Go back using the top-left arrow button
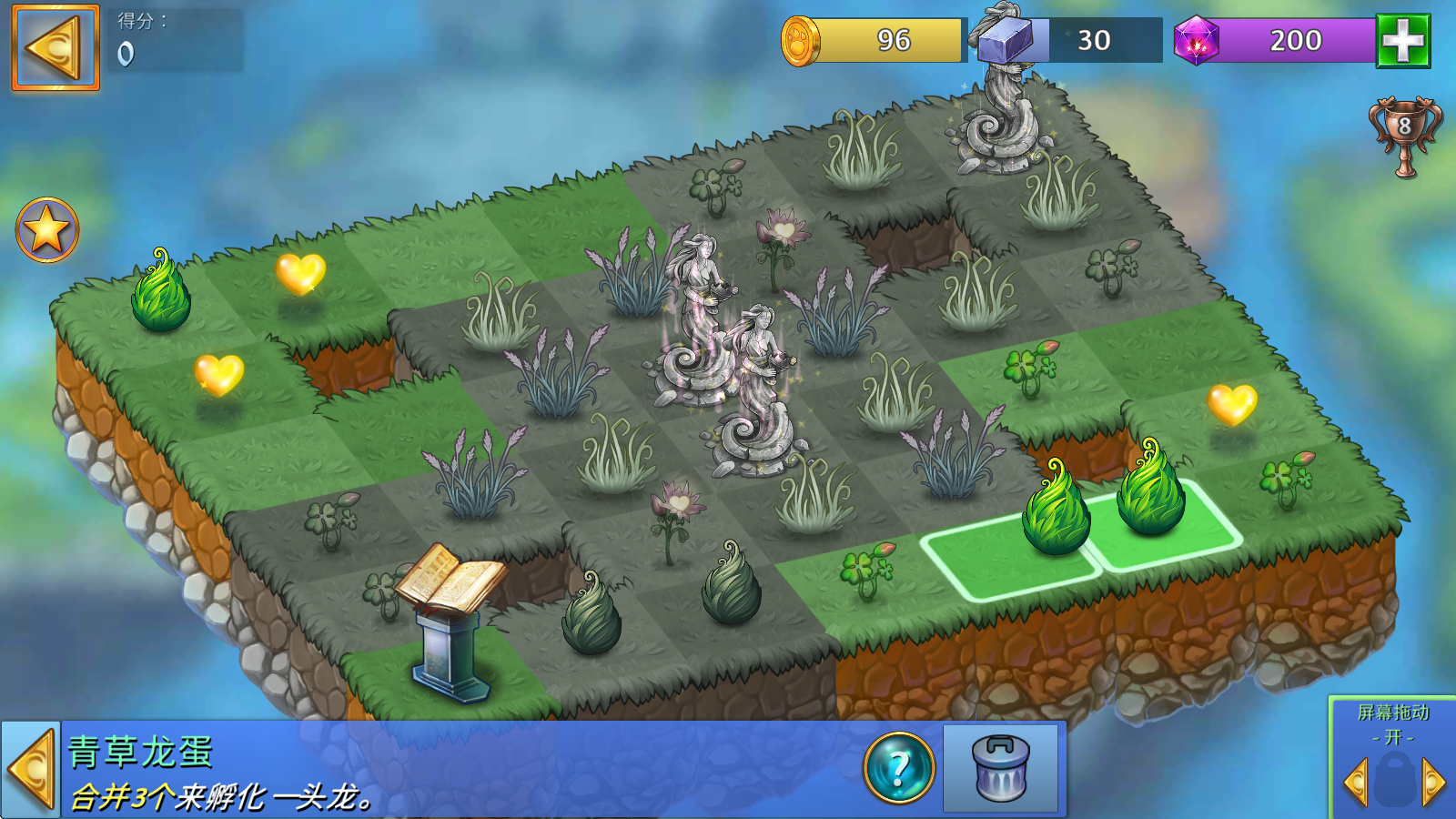 [56, 48]
